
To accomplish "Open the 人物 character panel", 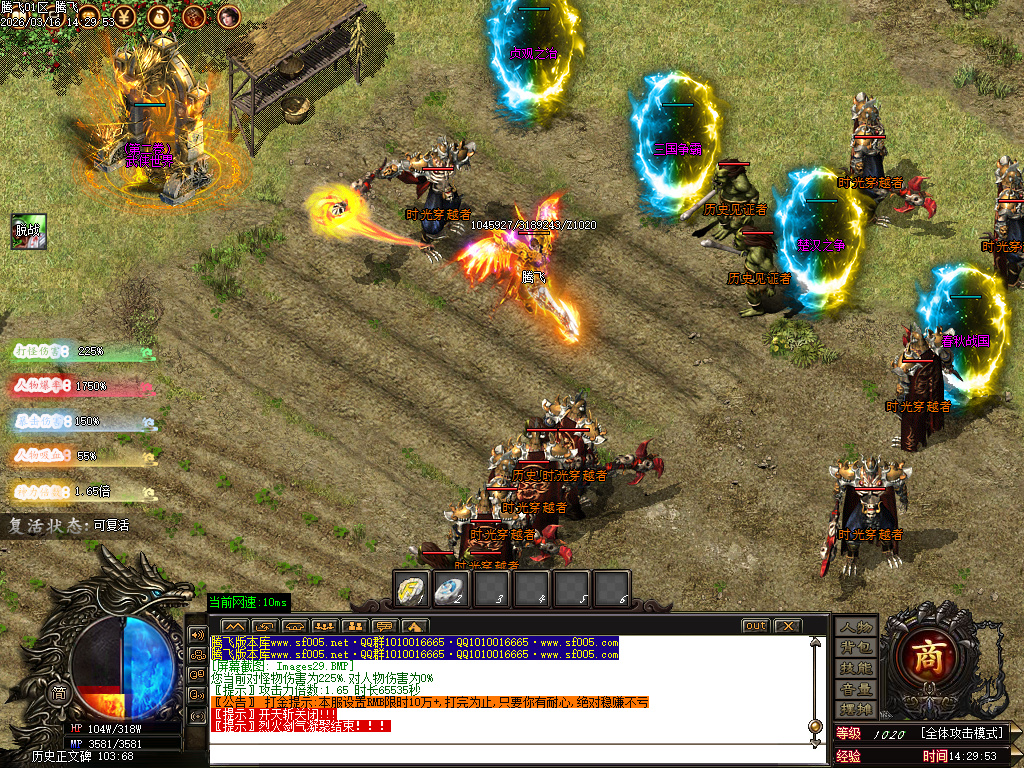I will pyautogui.click(x=856, y=627).
